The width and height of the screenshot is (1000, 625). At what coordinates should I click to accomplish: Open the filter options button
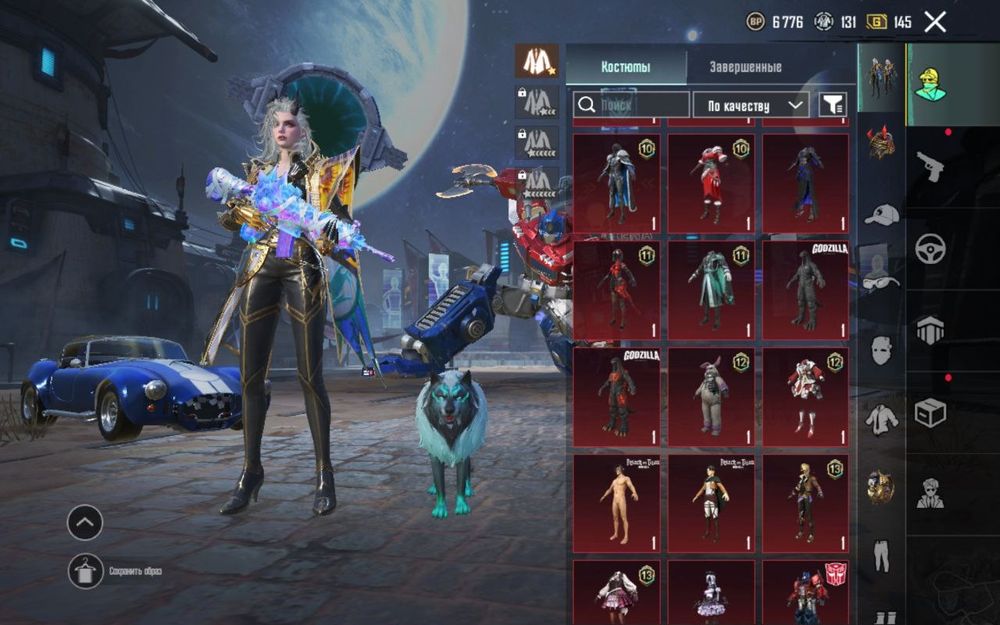(x=832, y=104)
